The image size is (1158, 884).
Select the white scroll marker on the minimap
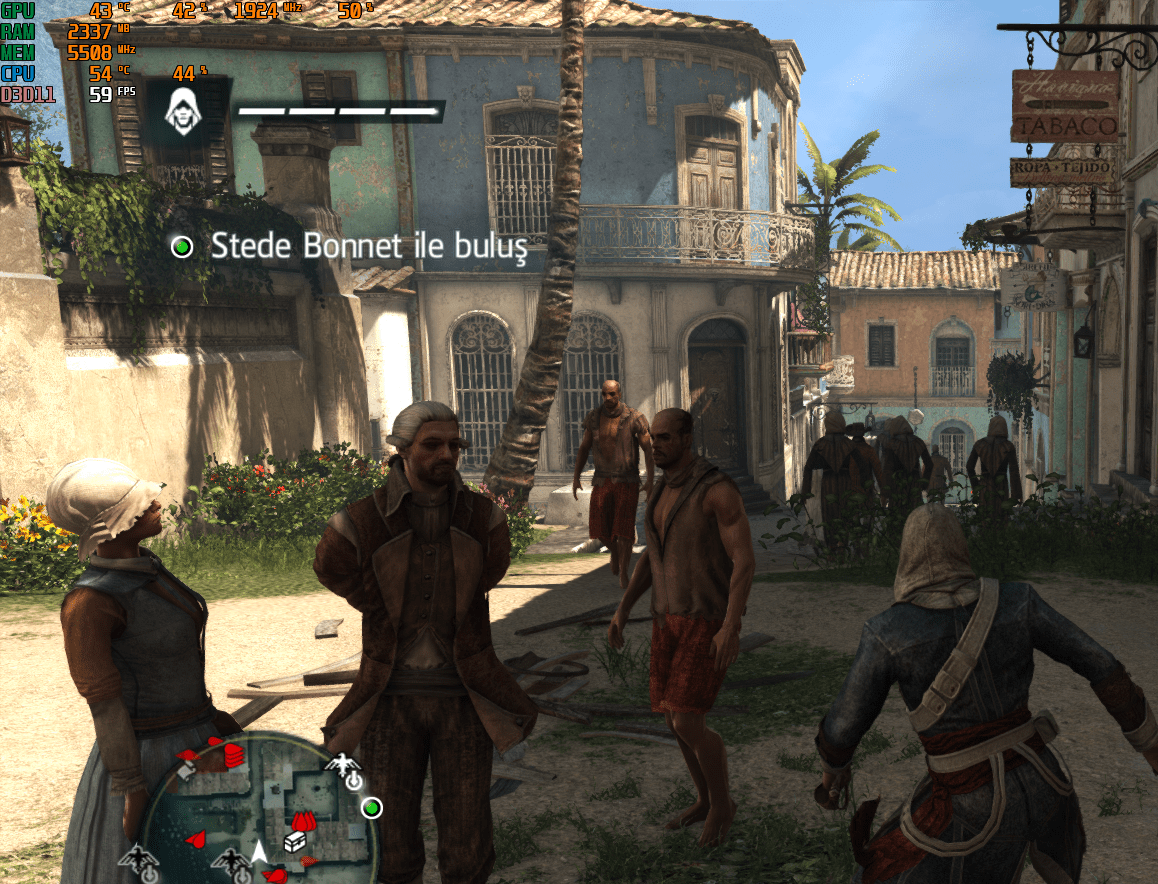[186, 770]
